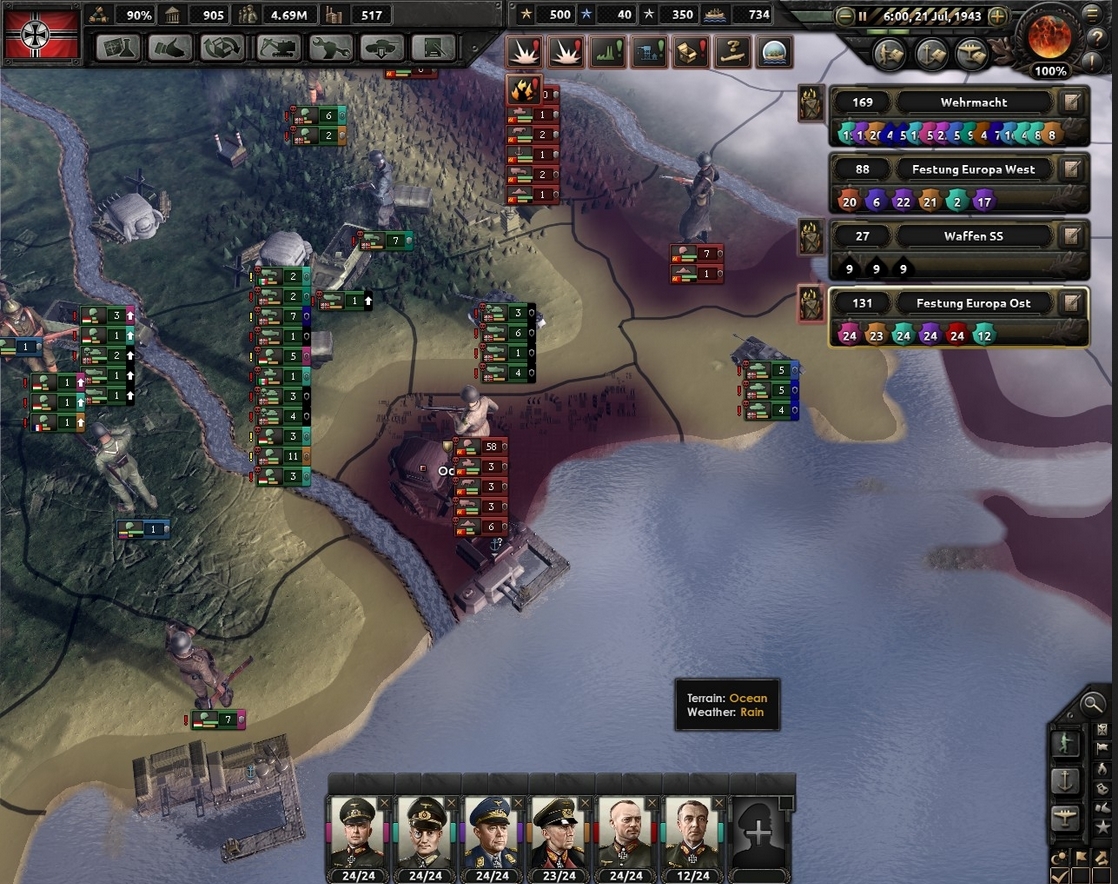Open the Production menu (wrench icon)
1118x884 pixels.
330,47
